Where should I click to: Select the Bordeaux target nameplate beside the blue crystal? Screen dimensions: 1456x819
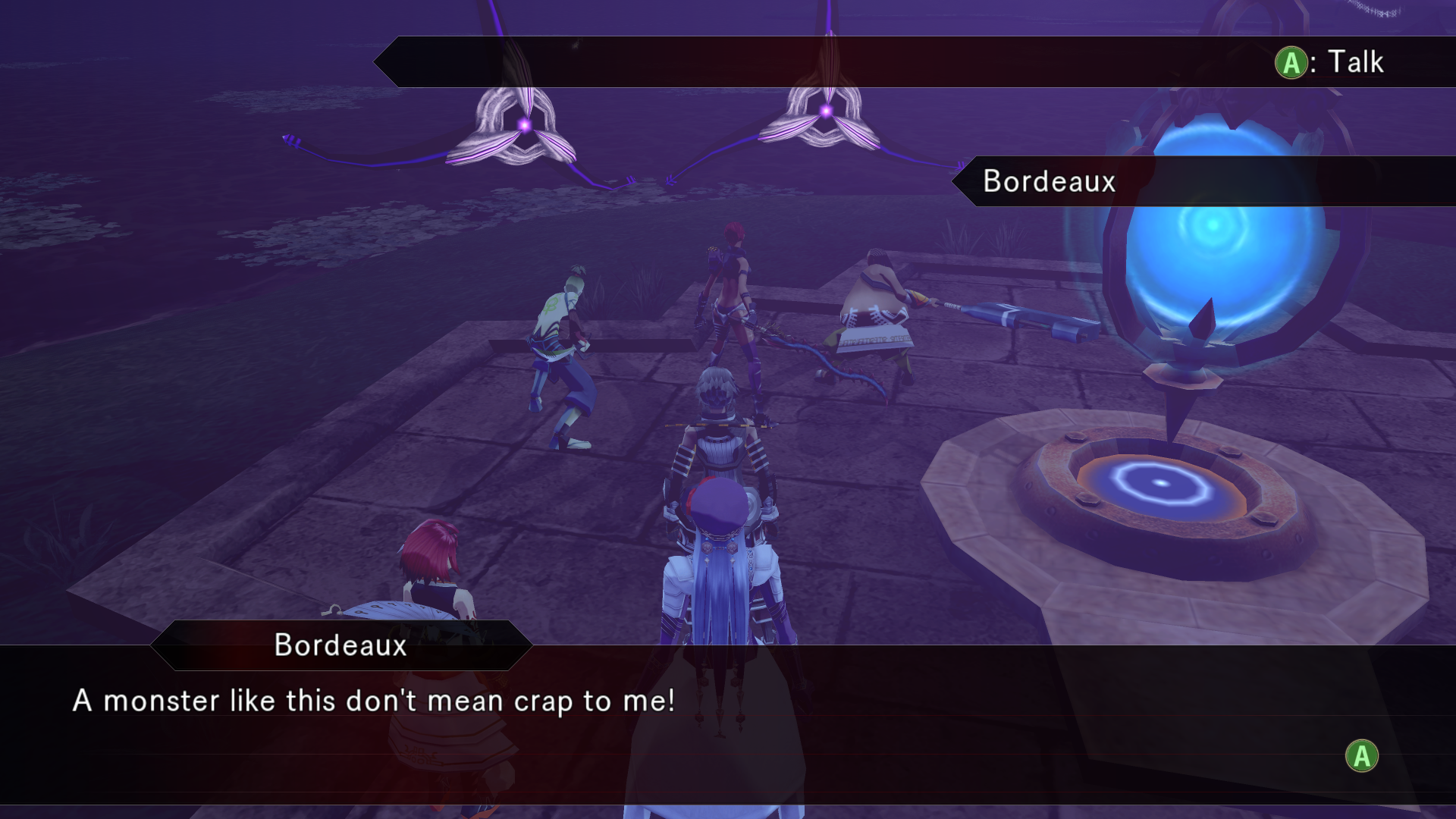[1049, 181]
